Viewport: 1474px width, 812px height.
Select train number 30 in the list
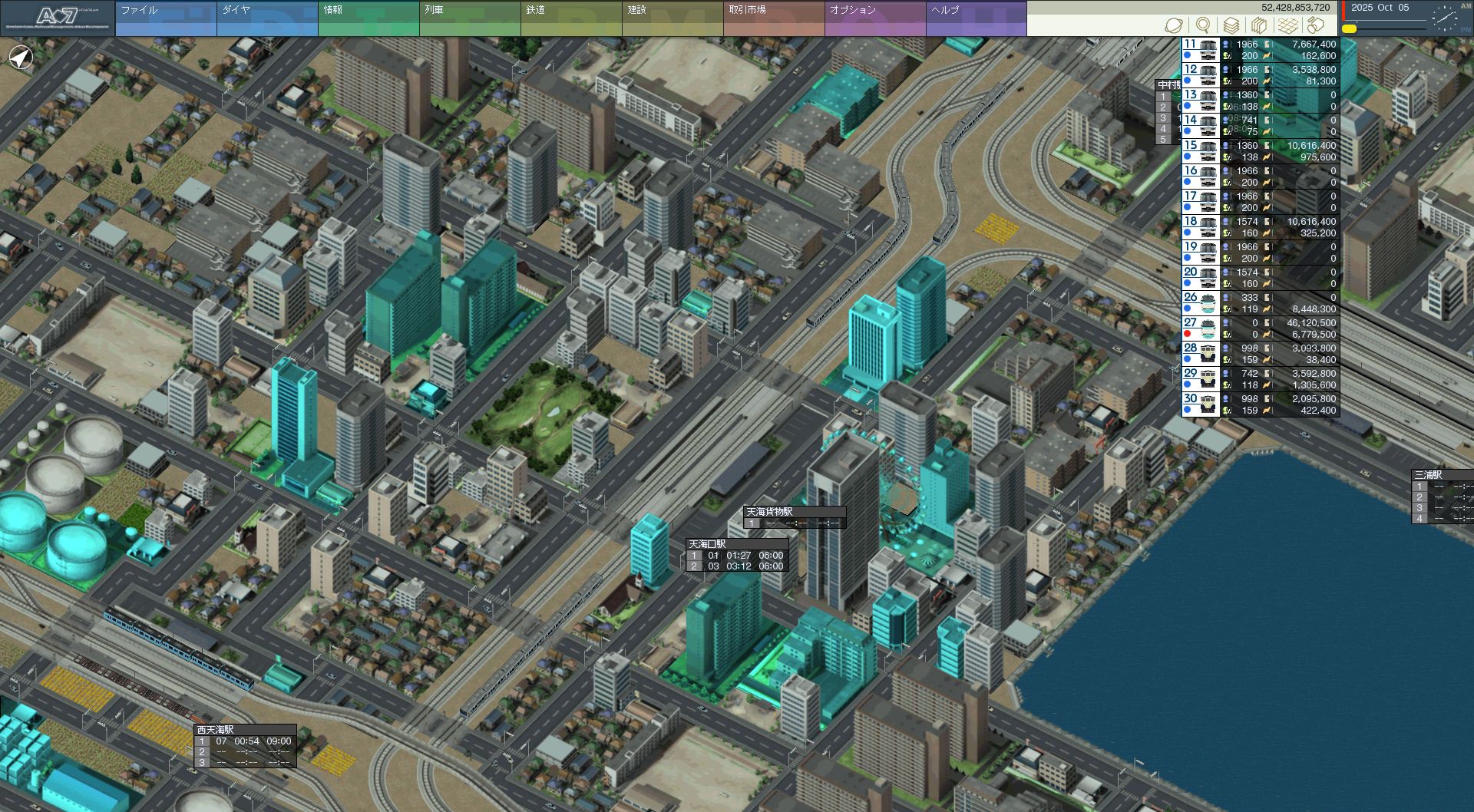click(1260, 404)
